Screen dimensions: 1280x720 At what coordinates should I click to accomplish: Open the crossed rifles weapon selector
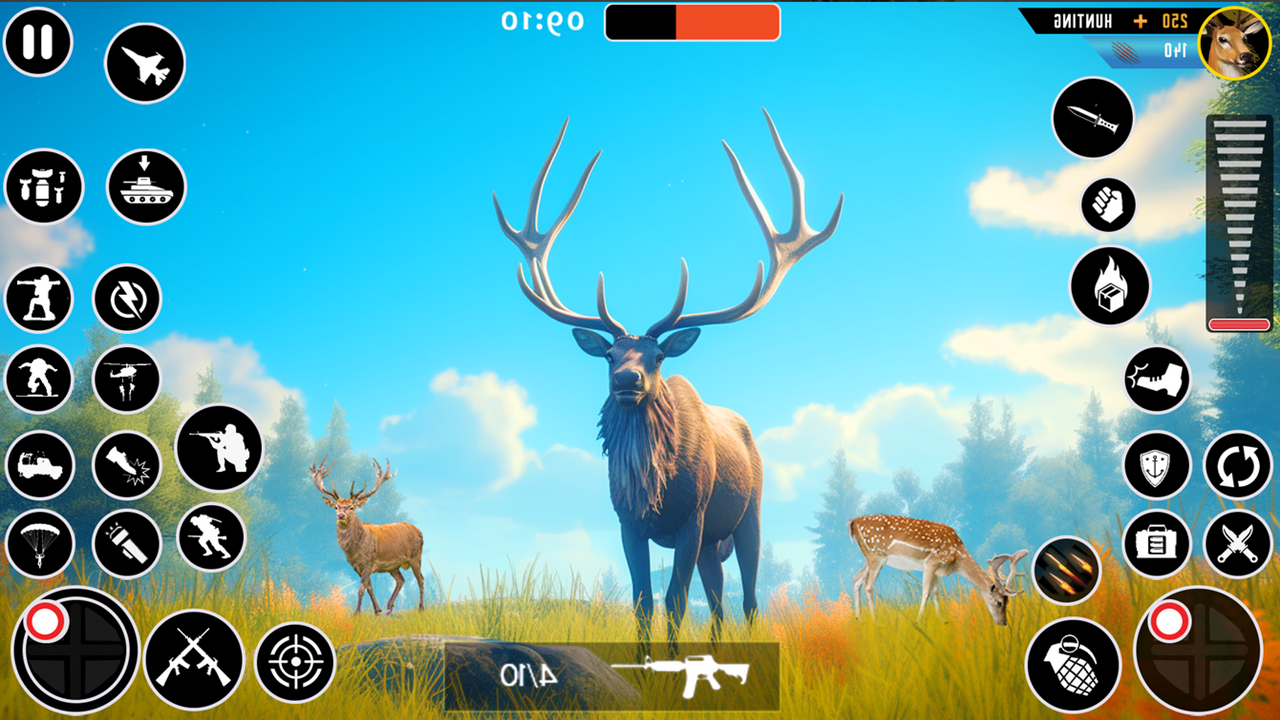[197, 660]
